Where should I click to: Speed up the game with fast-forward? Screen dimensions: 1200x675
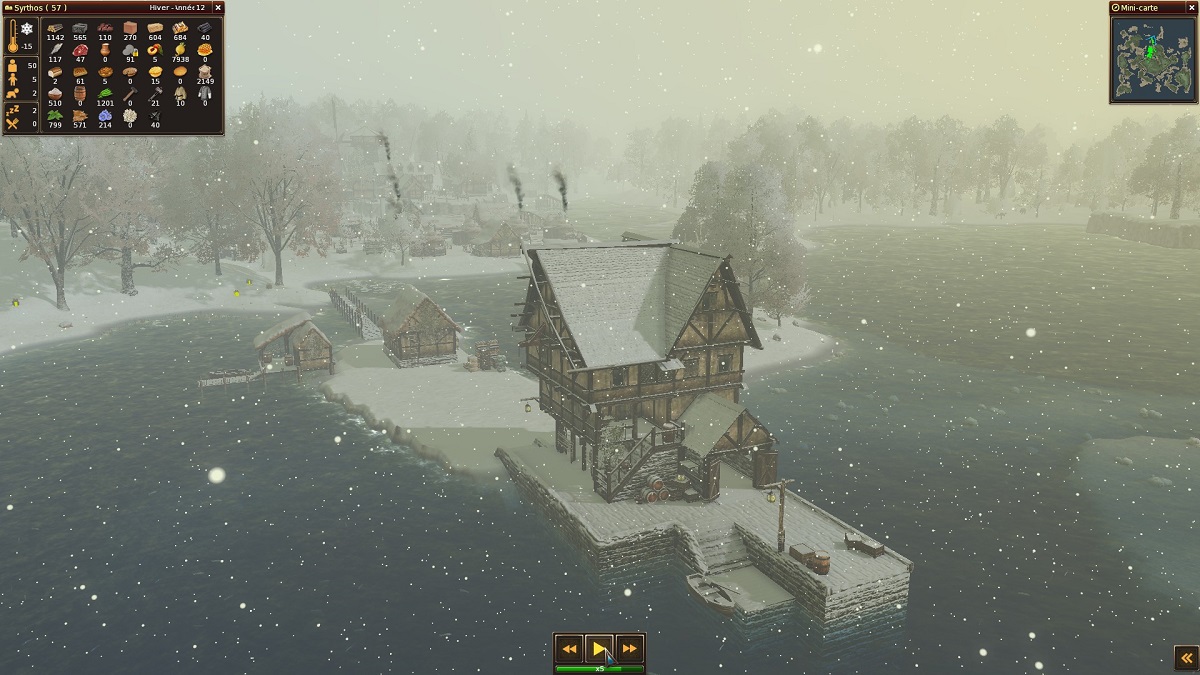[630, 649]
